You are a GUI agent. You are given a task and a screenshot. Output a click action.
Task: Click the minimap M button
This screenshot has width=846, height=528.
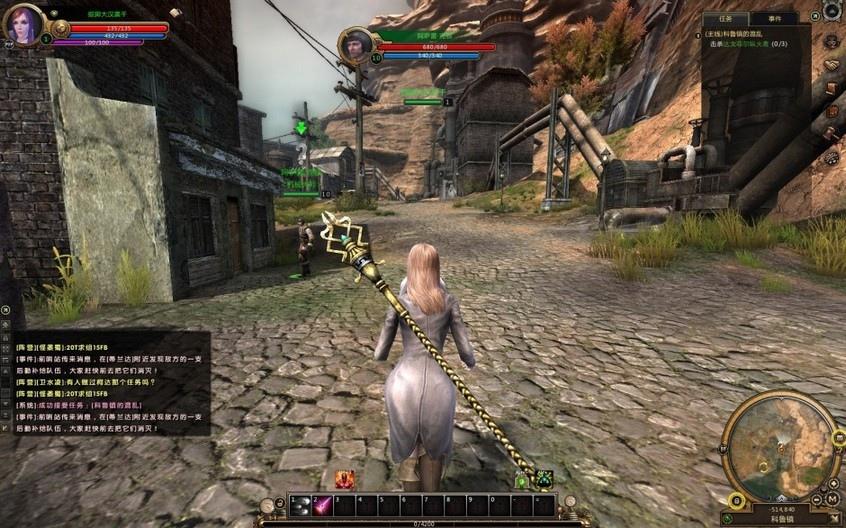[832, 499]
